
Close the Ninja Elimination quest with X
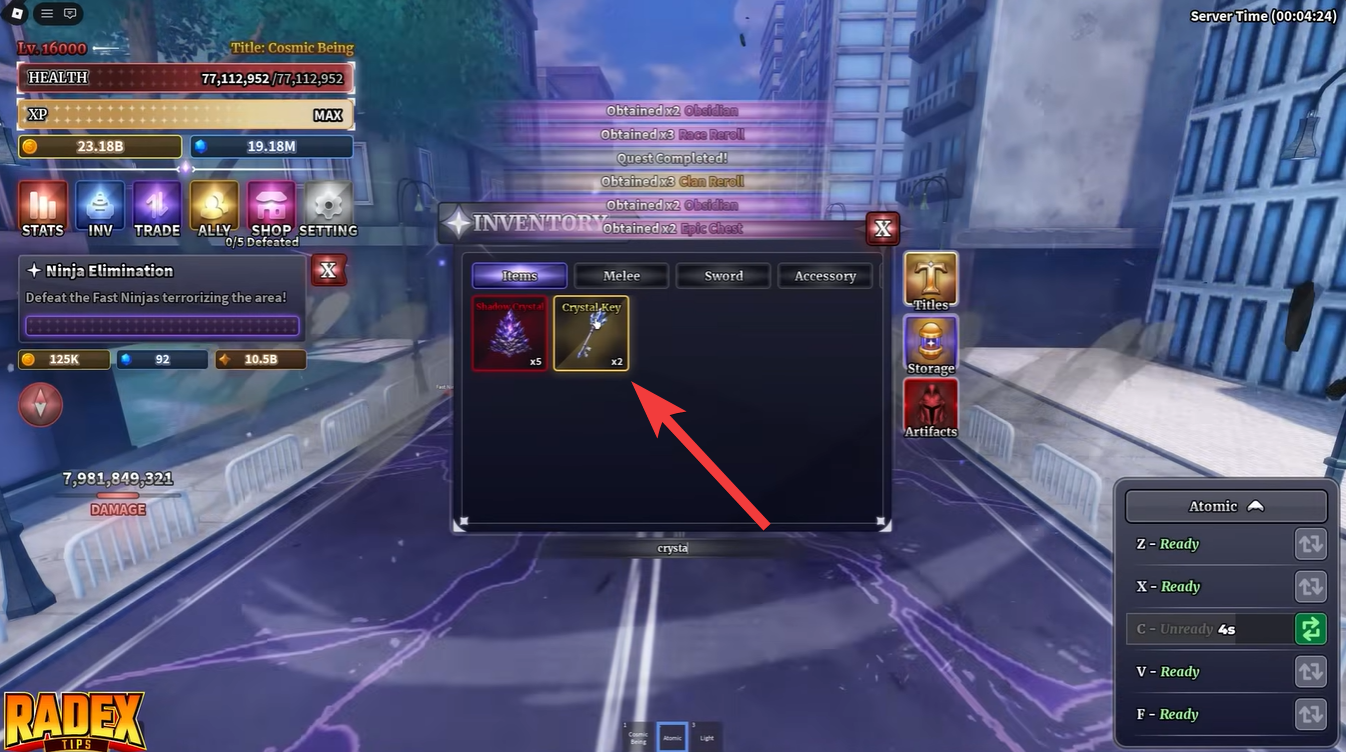[329, 270]
